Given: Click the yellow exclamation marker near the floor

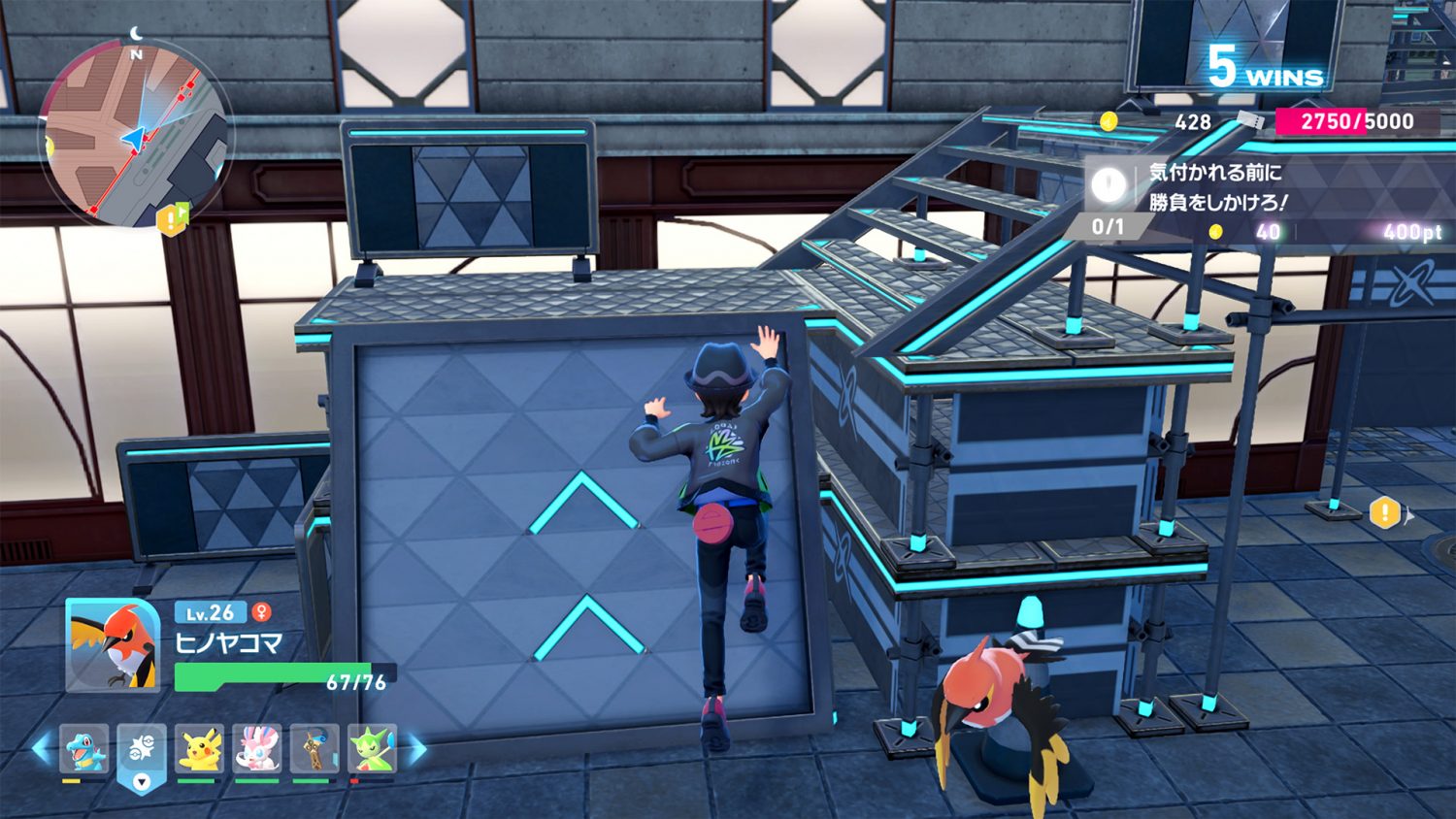Looking at the screenshot, I should point(1384,511).
